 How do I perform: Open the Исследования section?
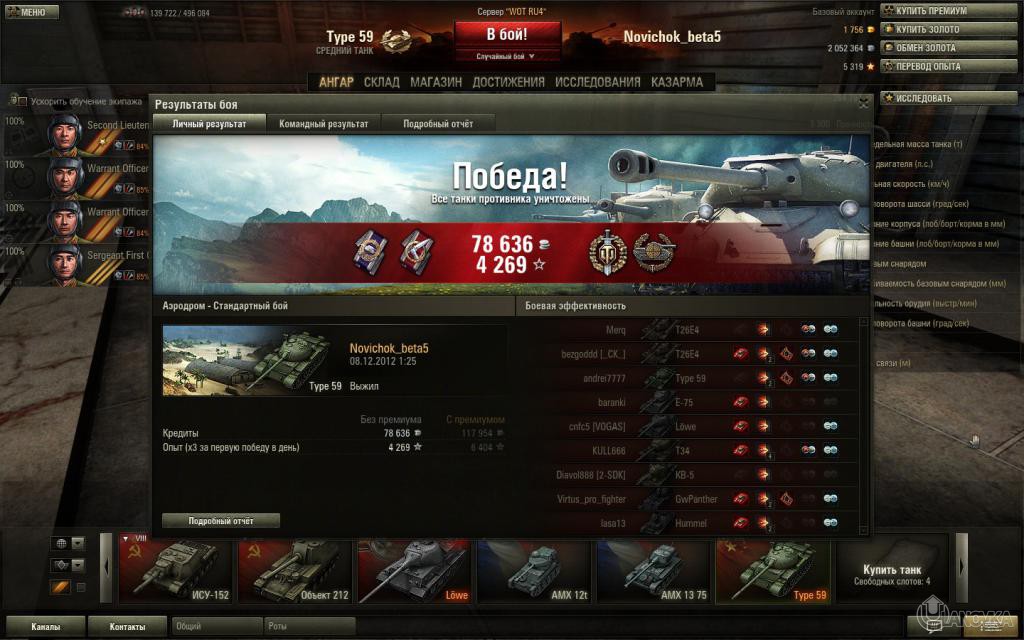click(597, 82)
